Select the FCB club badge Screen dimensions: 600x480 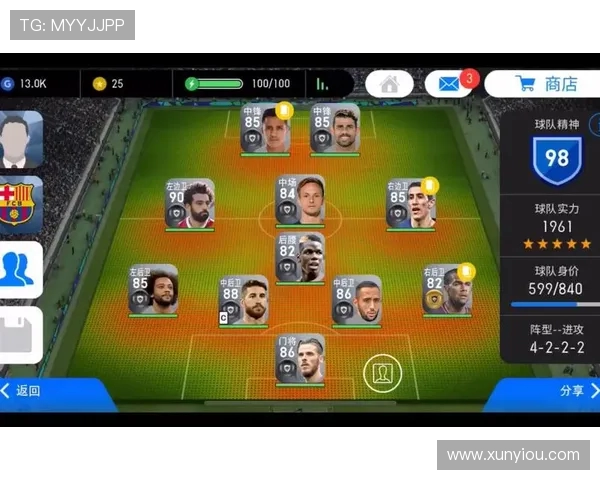pyautogui.click(x=20, y=203)
